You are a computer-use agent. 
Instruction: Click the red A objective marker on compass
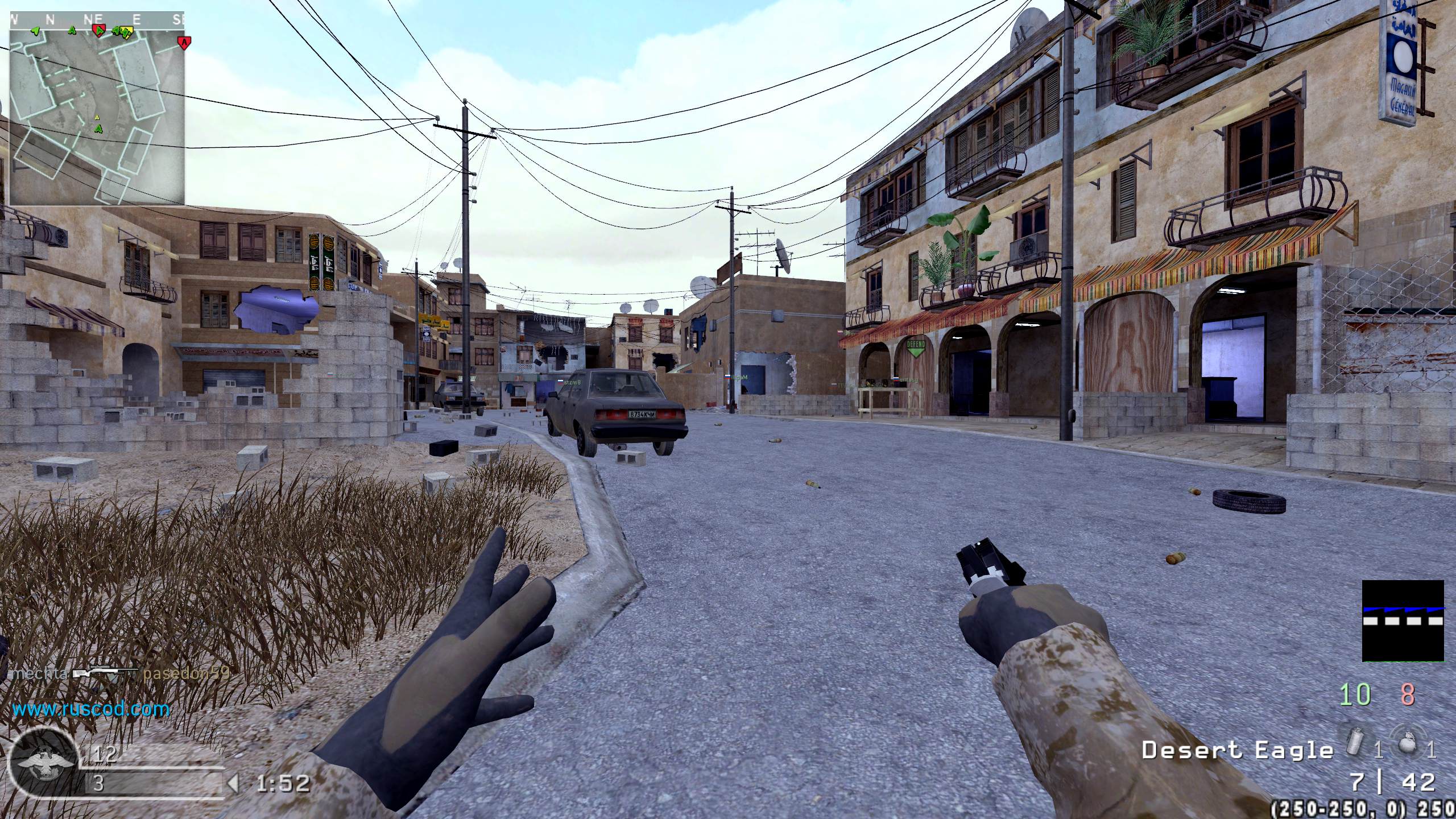pos(184,42)
